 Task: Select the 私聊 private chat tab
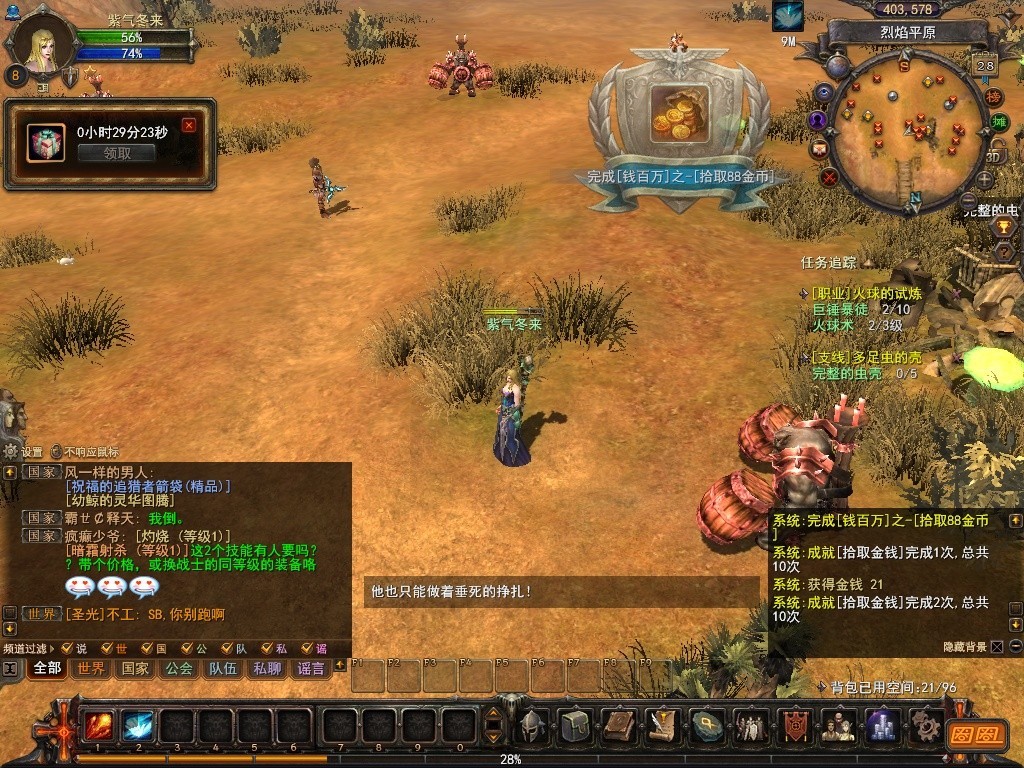267,668
